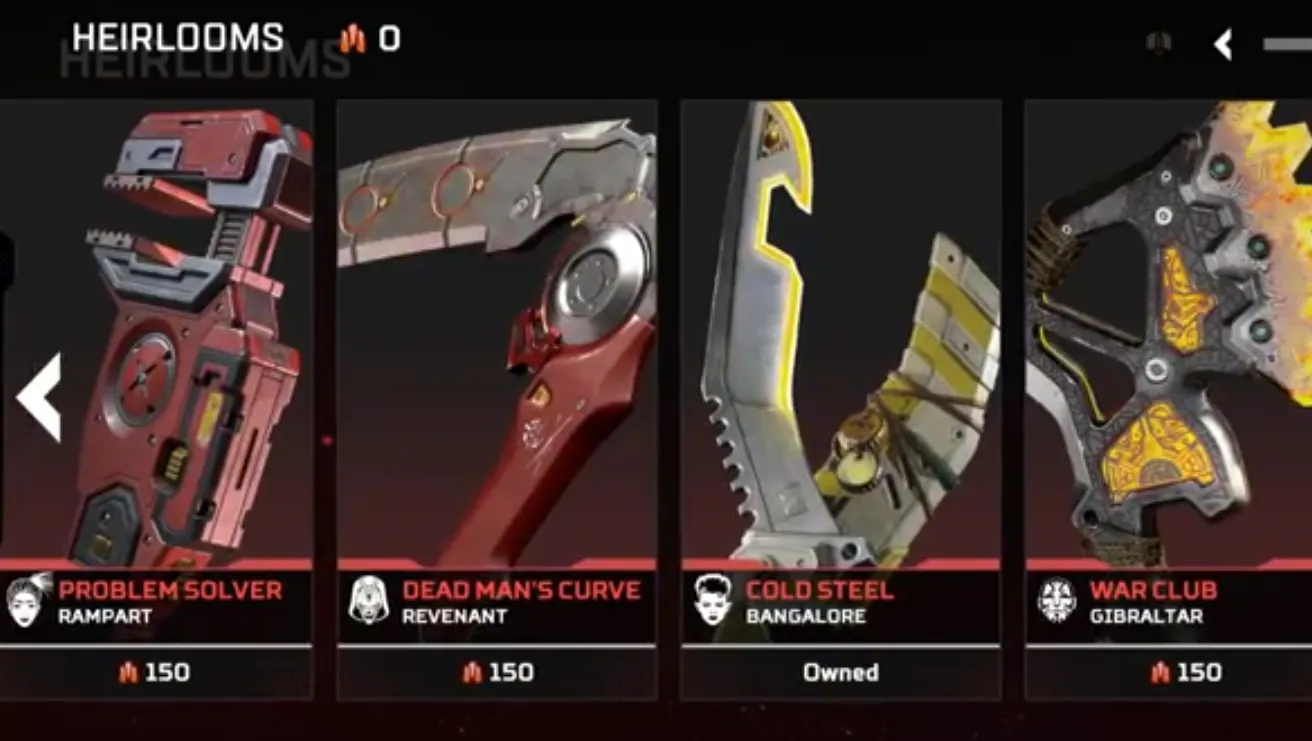Open the player emblem icon in the top-right corner
1312x741 pixels.
pos(1161,43)
